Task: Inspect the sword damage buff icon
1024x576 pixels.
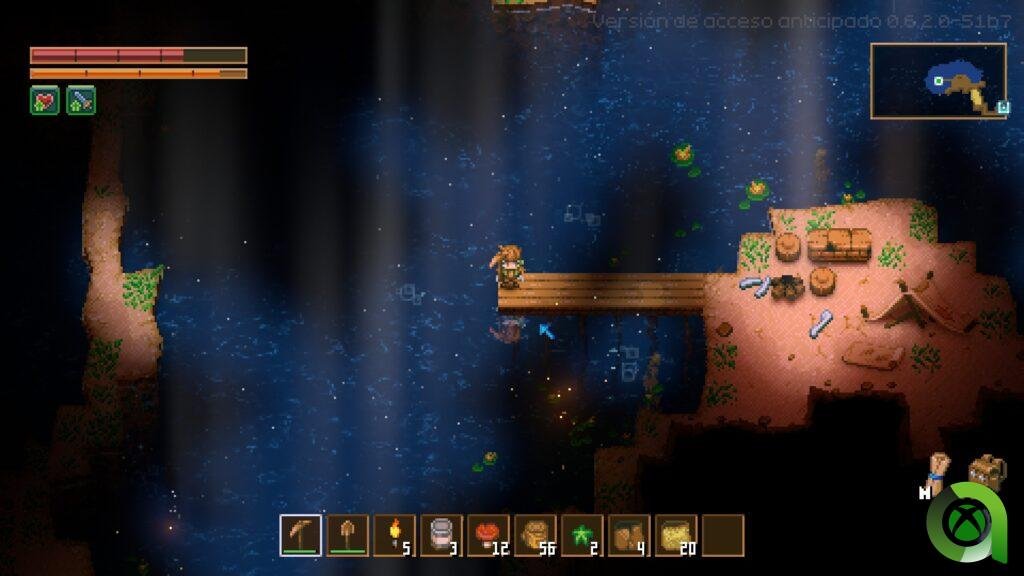Action: [81, 100]
